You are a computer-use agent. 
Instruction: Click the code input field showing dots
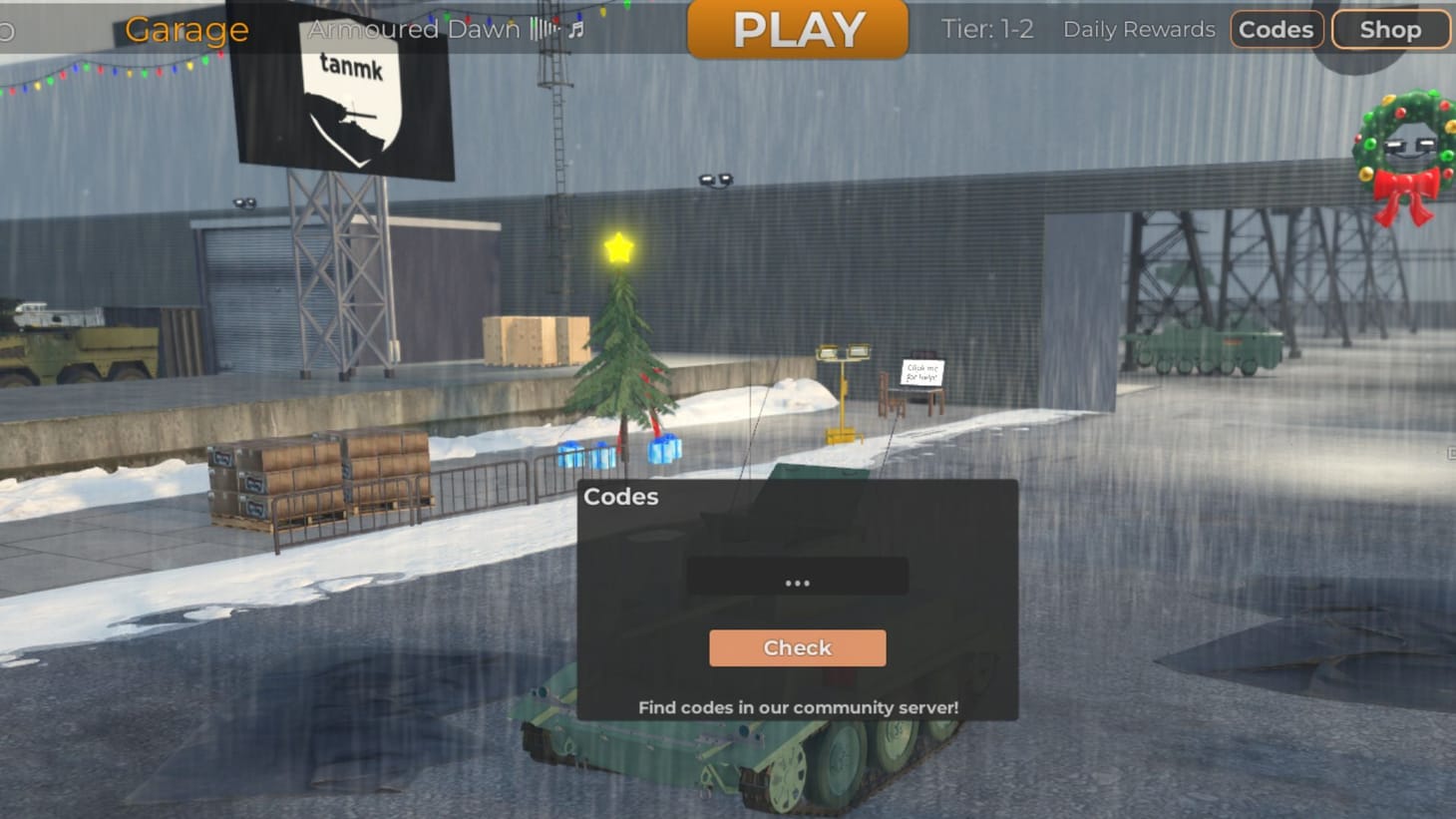(x=797, y=577)
